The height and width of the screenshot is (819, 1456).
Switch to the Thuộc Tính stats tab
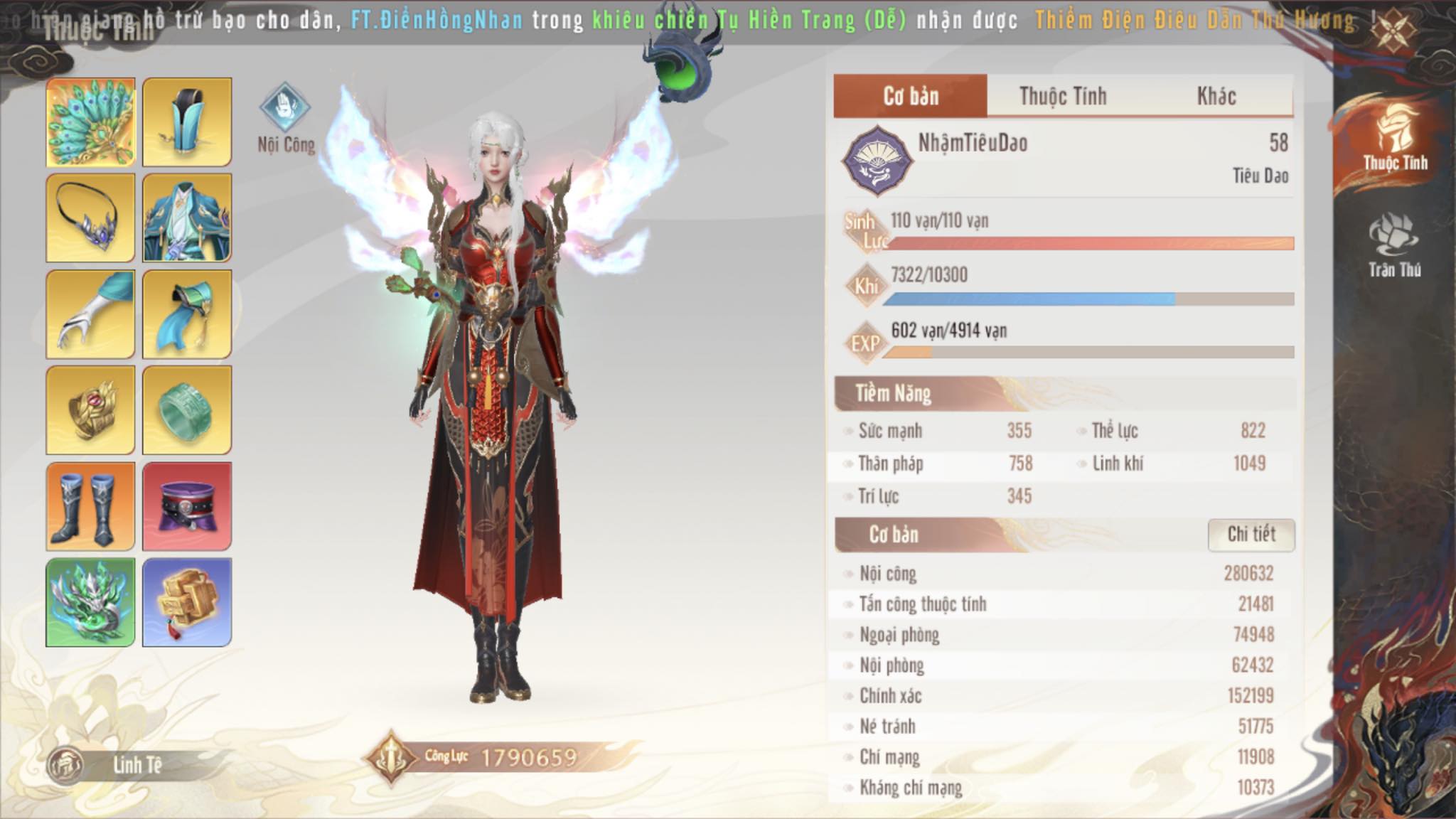(1063, 96)
